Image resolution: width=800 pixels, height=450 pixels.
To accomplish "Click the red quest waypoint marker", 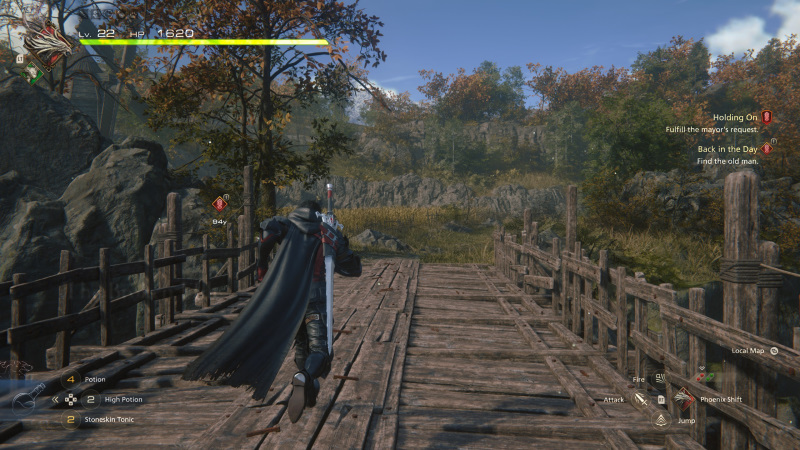I will pyautogui.click(x=220, y=202).
